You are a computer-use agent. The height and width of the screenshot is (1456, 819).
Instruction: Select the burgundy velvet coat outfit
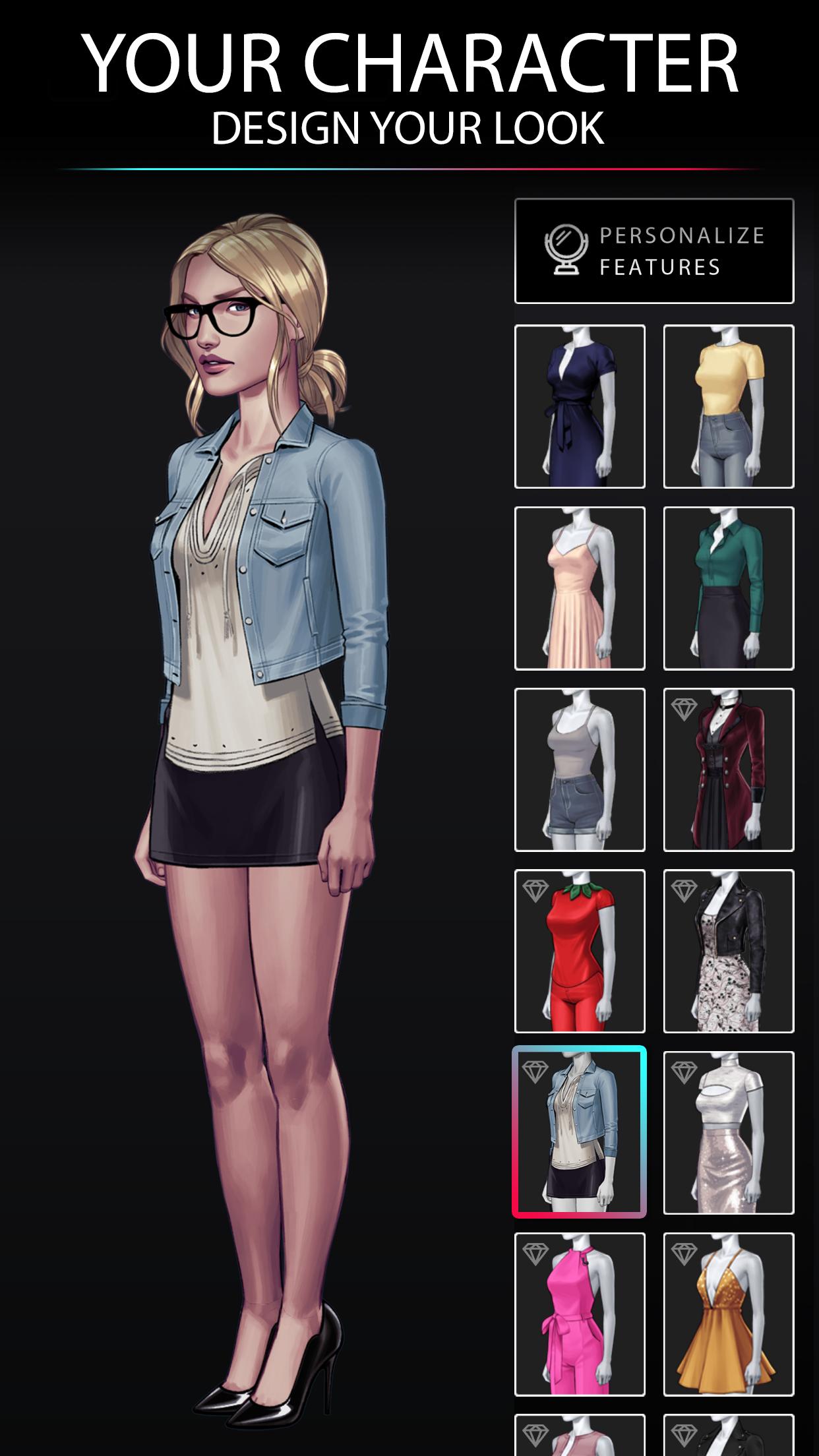coord(729,770)
